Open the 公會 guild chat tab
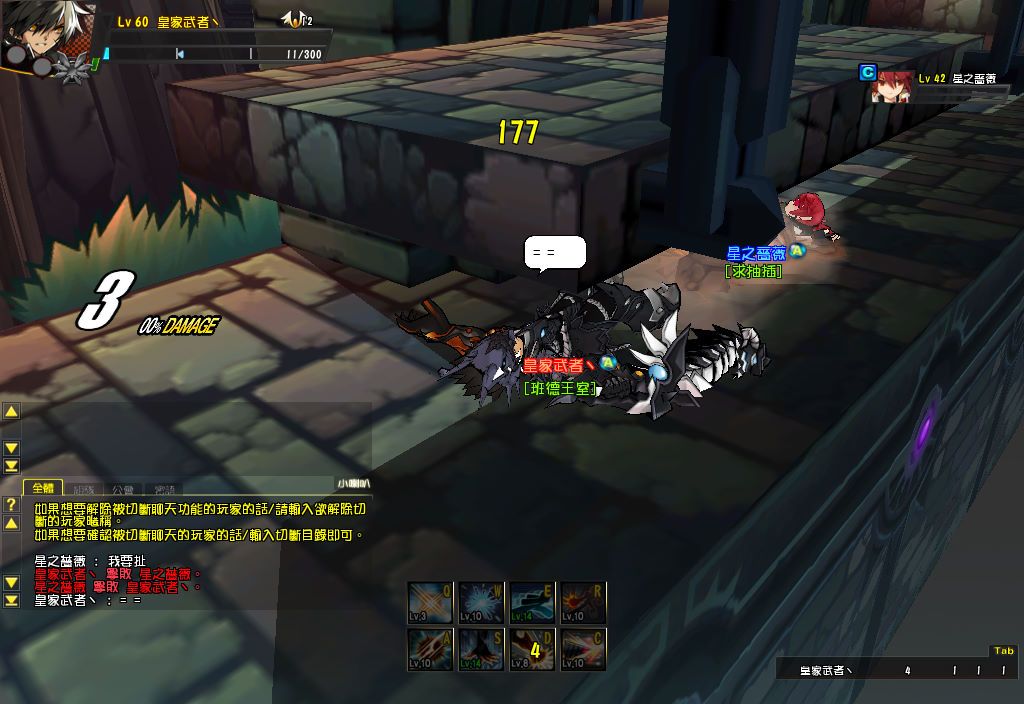The height and width of the screenshot is (704, 1024). pyautogui.click(x=123, y=489)
